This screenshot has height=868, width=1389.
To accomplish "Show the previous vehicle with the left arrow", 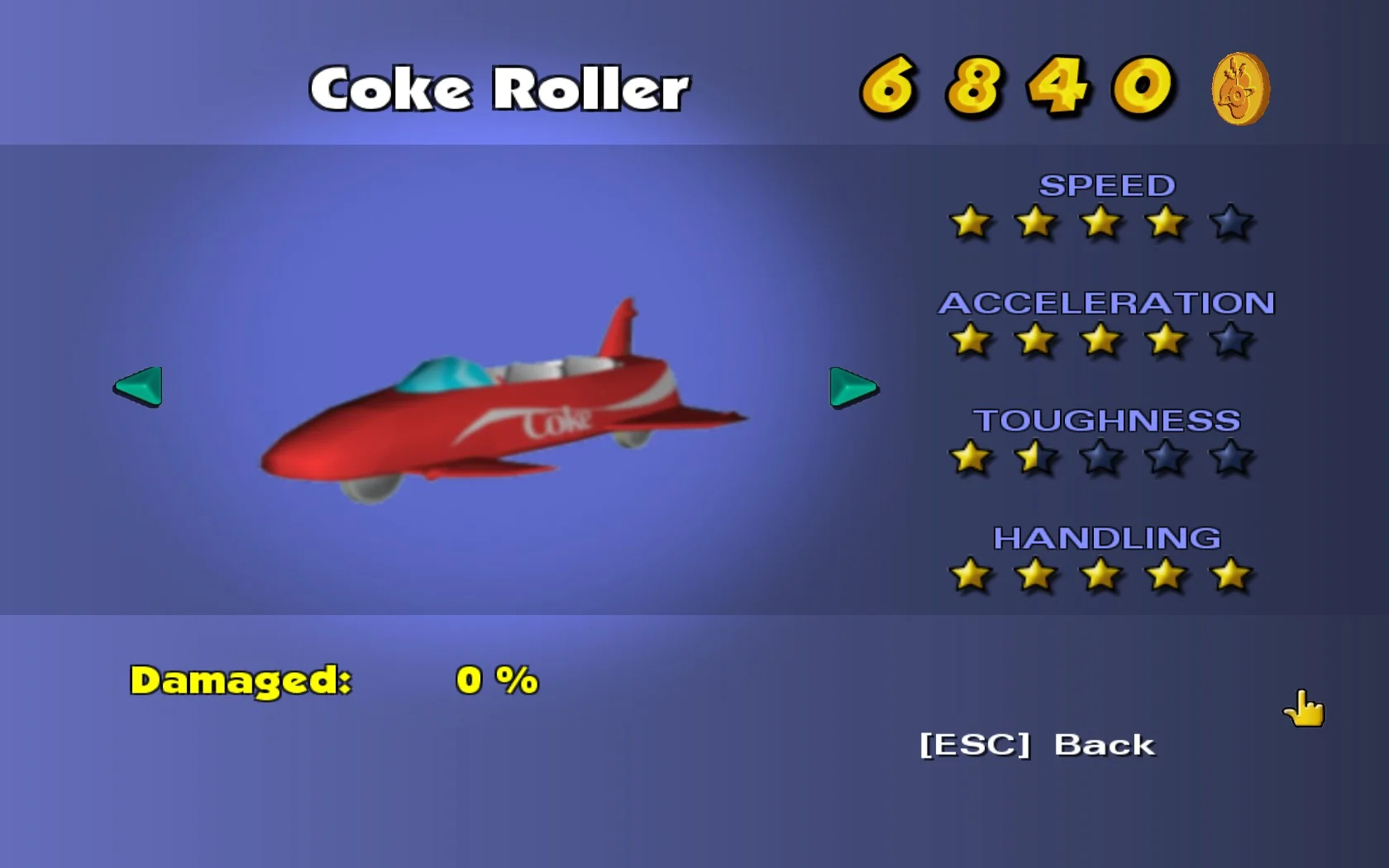I will pos(140,386).
